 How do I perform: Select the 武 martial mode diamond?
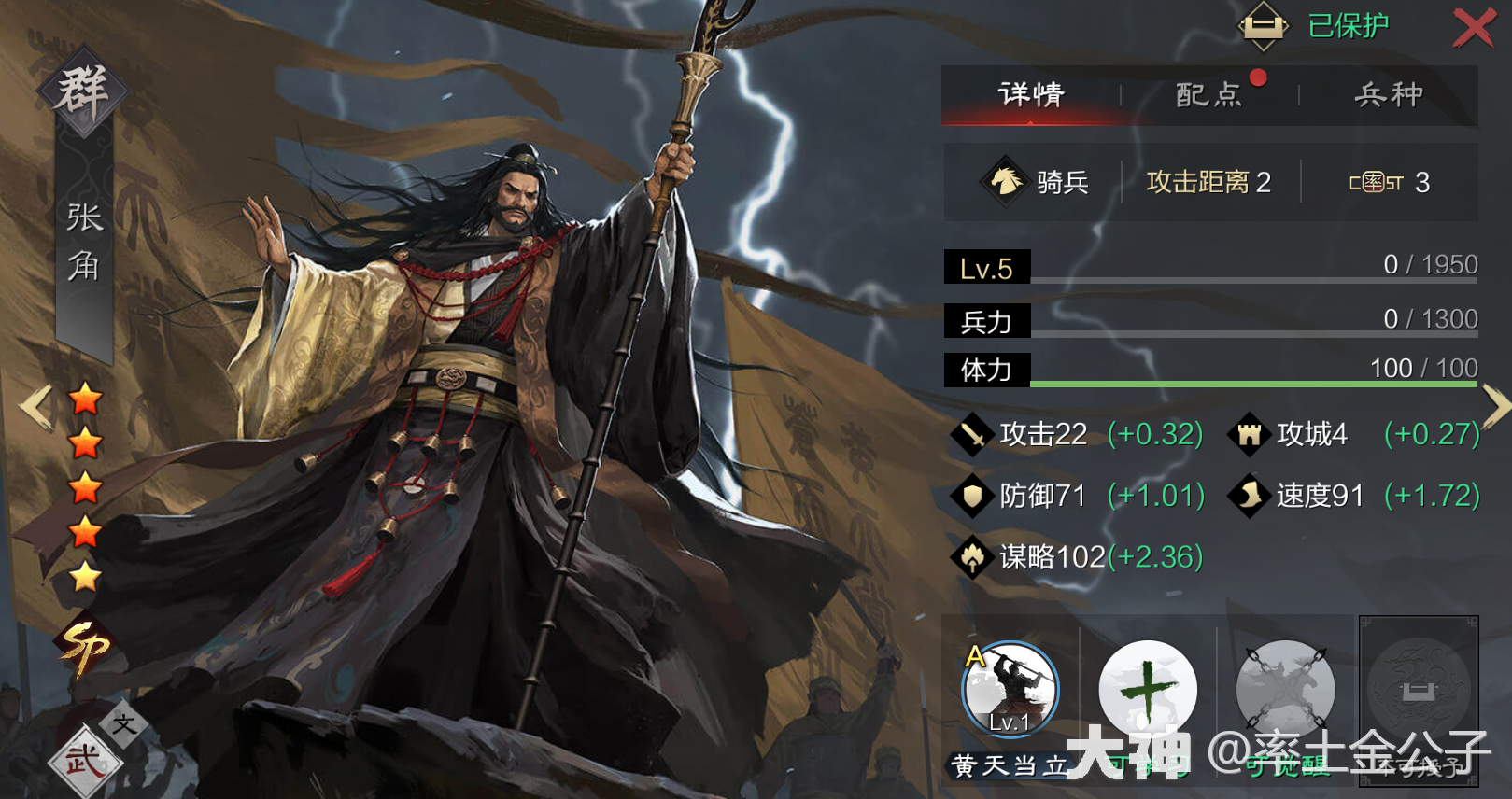pyautogui.click(x=84, y=762)
